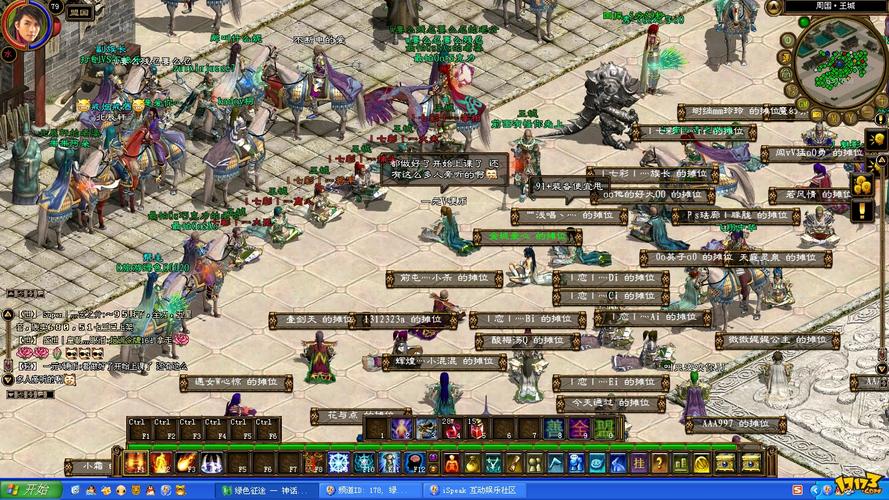Click the large green 普 button

tap(553, 429)
